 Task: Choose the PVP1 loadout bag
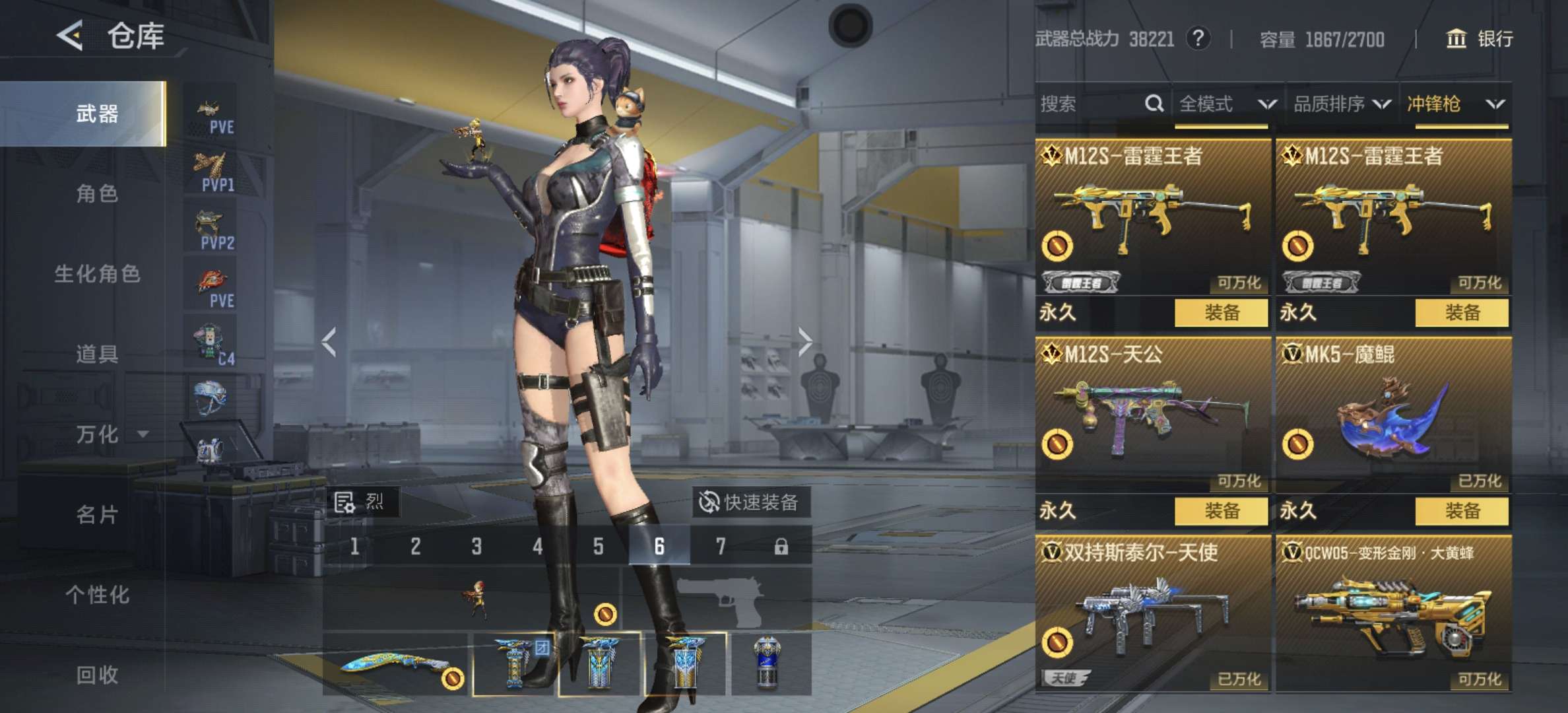[211, 170]
